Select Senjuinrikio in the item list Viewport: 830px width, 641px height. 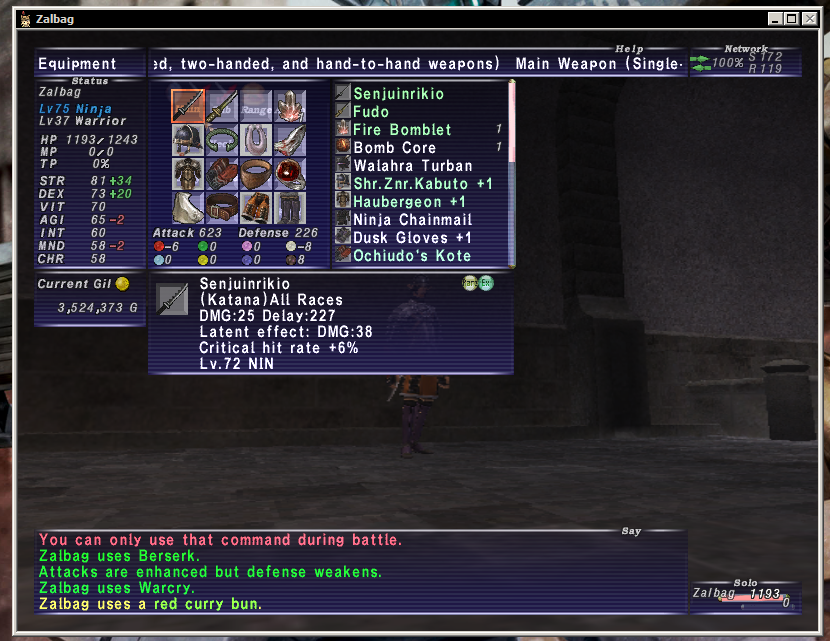tap(398, 93)
